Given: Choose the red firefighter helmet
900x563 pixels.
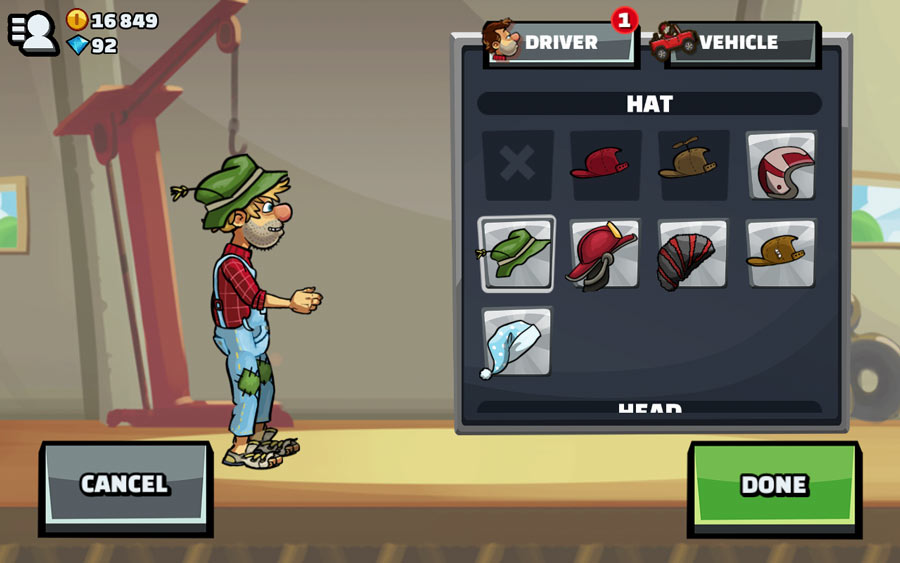Looking at the screenshot, I should click(x=605, y=253).
